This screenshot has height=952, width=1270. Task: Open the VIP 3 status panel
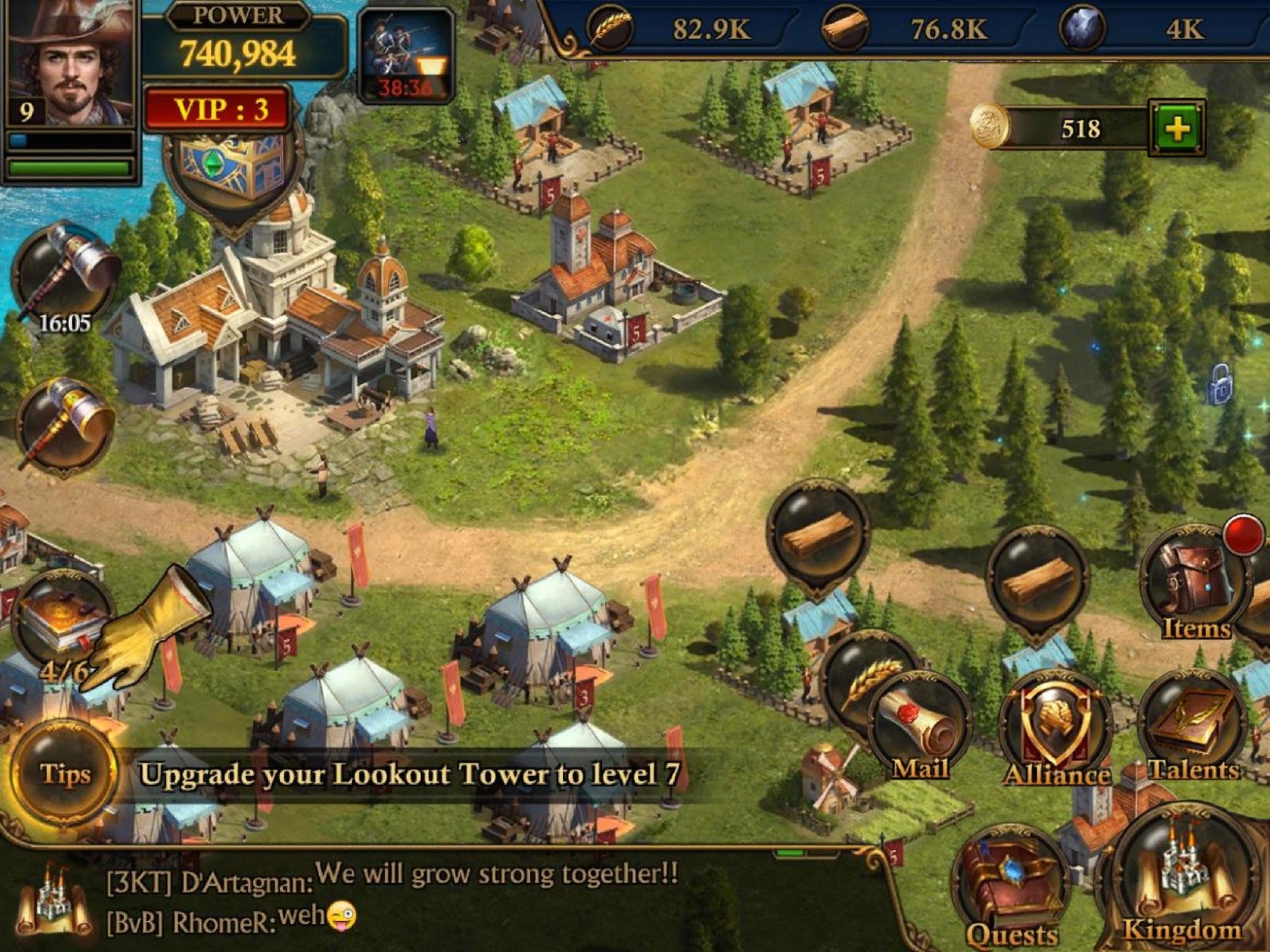coord(218,109)
